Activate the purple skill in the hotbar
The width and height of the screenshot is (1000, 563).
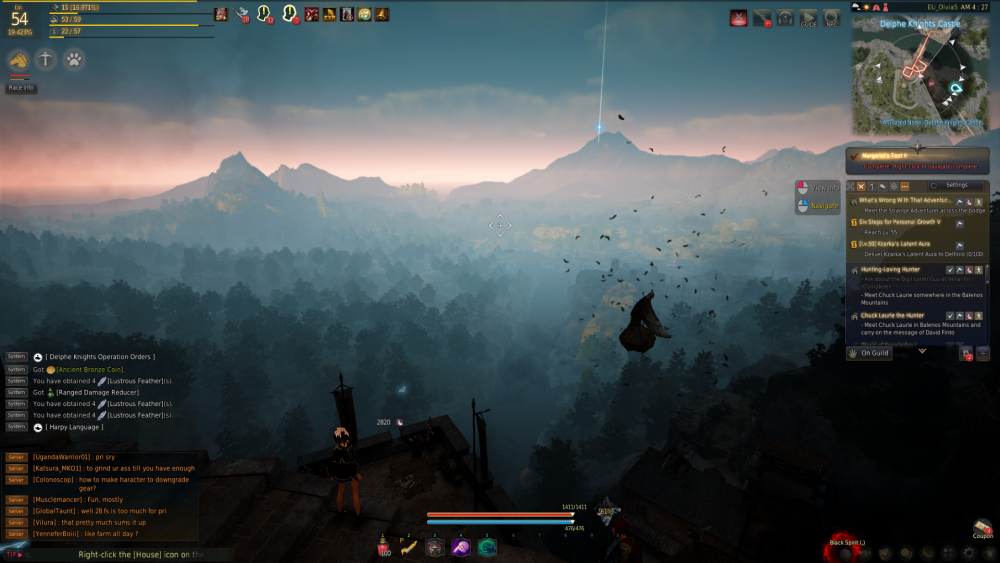coord(461,547)
